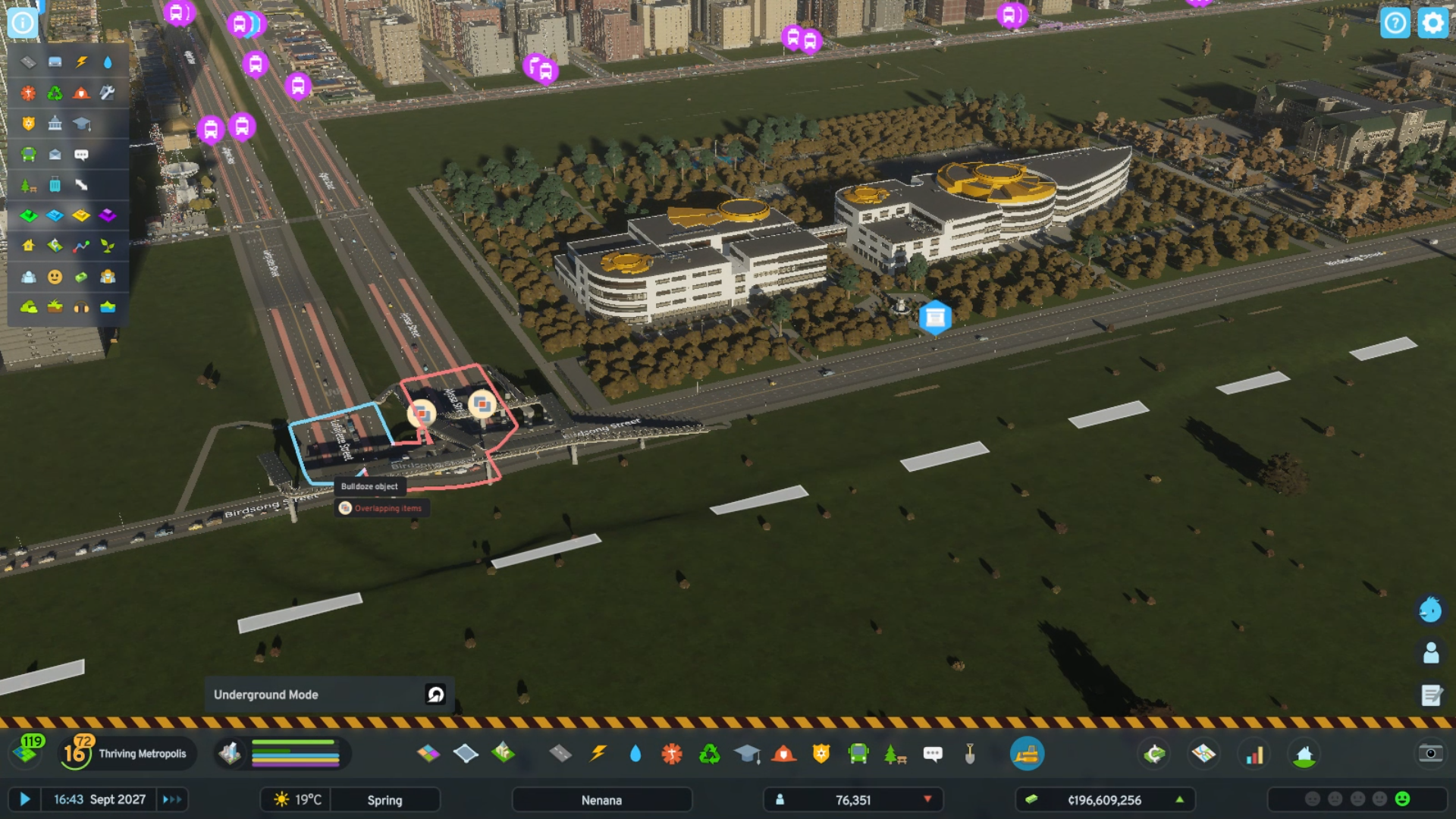Open the Zoning menu on the bottom toolbar
This screenshot has width=1456, height=819.
pyautogui.click(x=428, y=754)
